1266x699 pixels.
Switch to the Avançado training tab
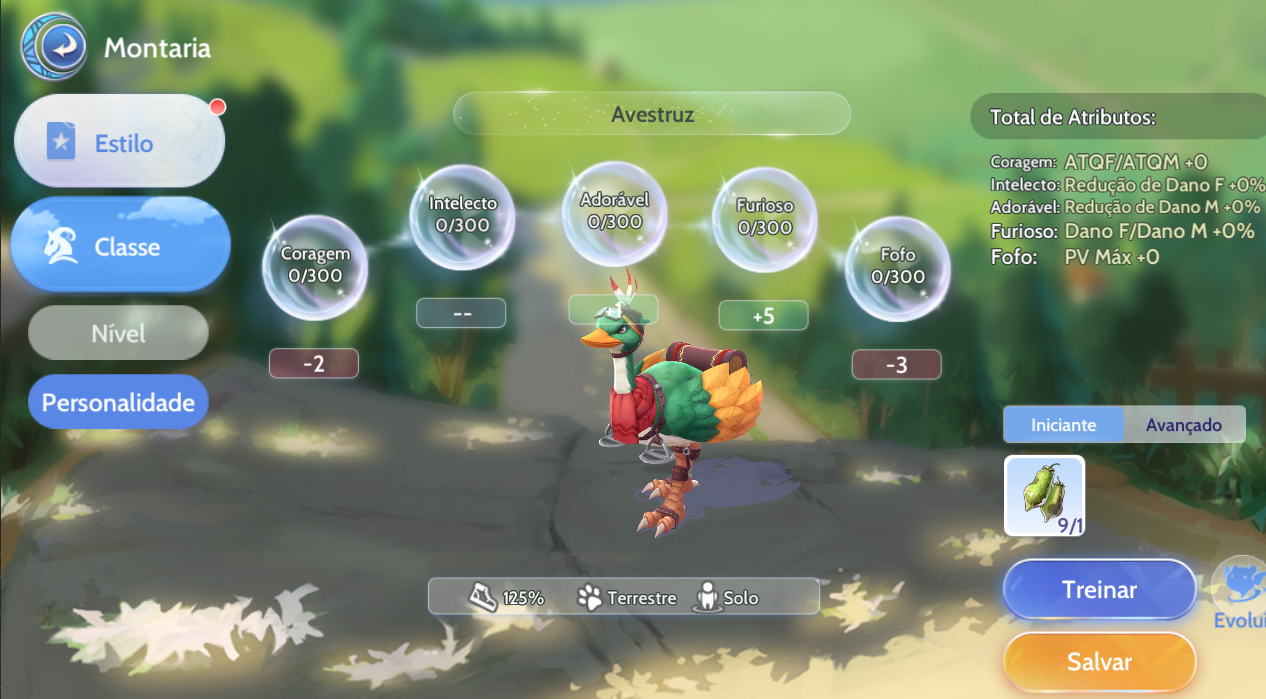click(x=1184, y=425)
